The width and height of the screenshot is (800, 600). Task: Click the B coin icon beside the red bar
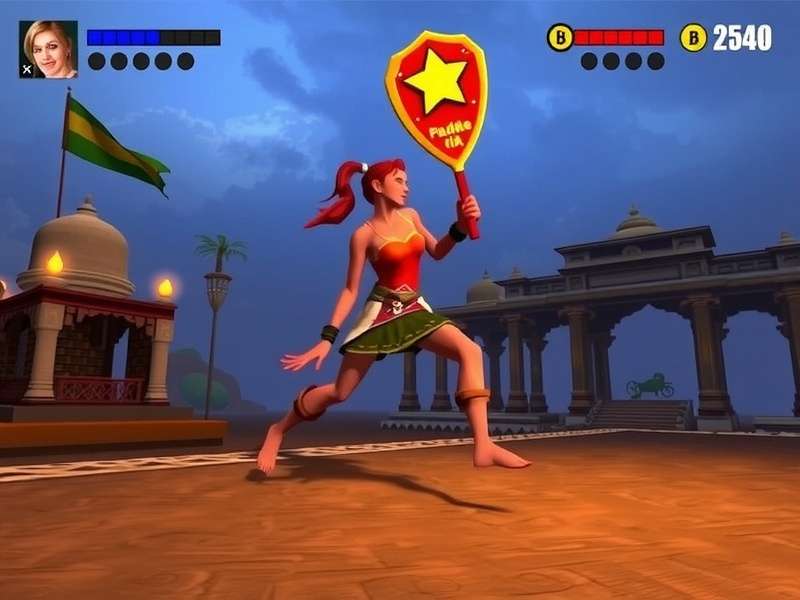point(559,38)
